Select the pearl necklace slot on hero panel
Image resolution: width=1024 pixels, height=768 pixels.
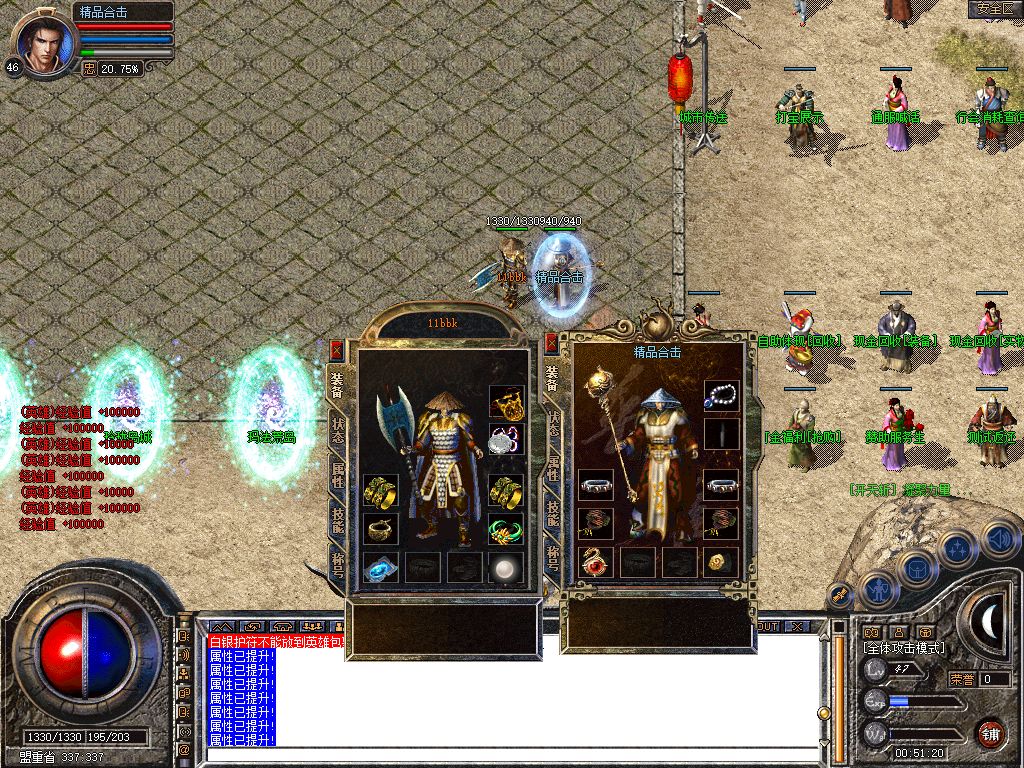[x=721, y=396]
